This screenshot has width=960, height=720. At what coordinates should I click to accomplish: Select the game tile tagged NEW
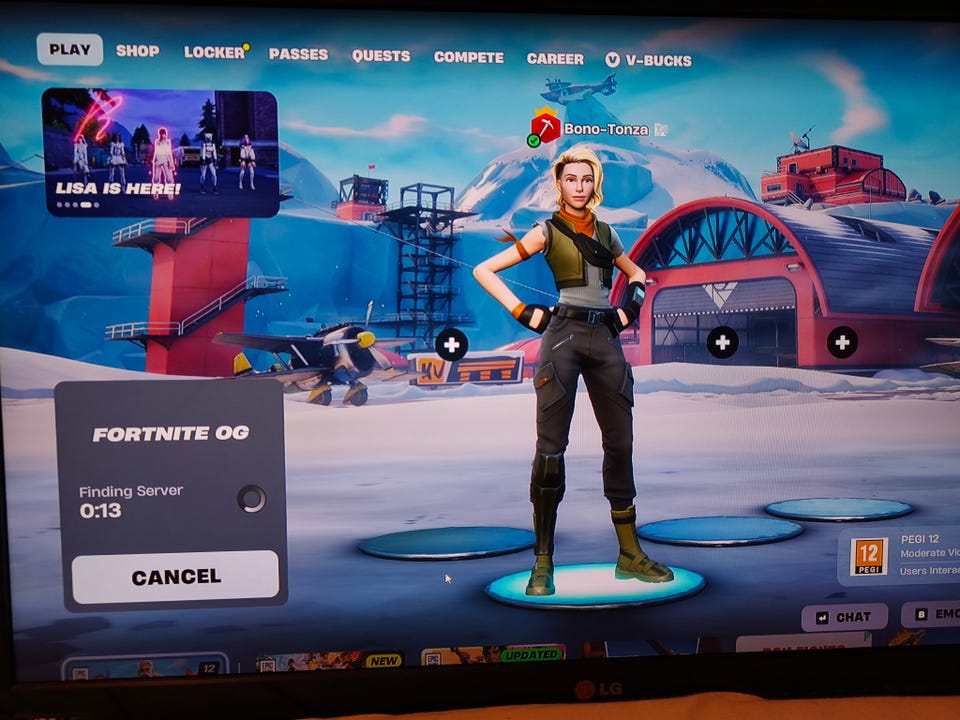[330, 662]
